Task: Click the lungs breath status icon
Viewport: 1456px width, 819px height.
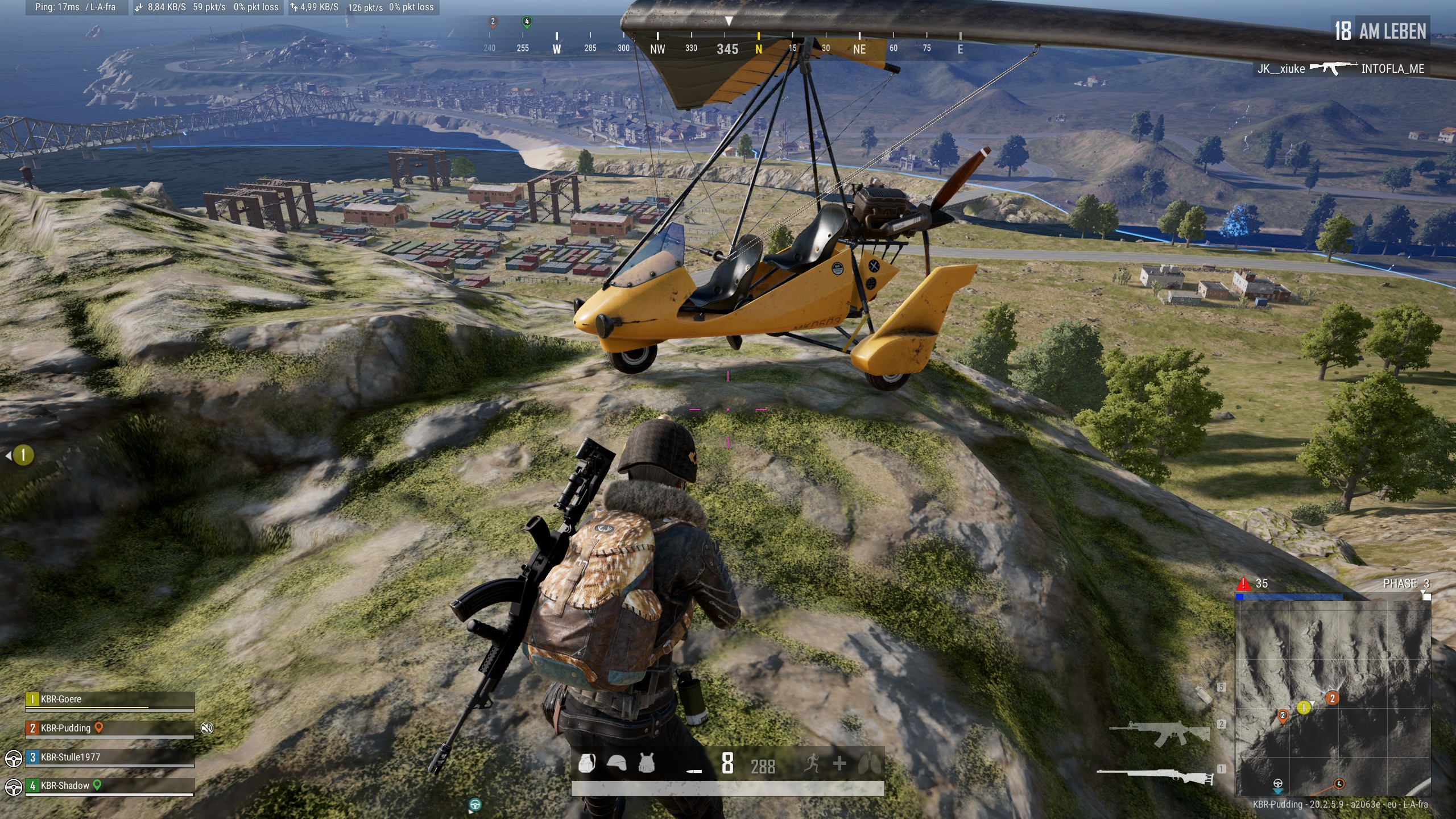Action: click(869, 763)
